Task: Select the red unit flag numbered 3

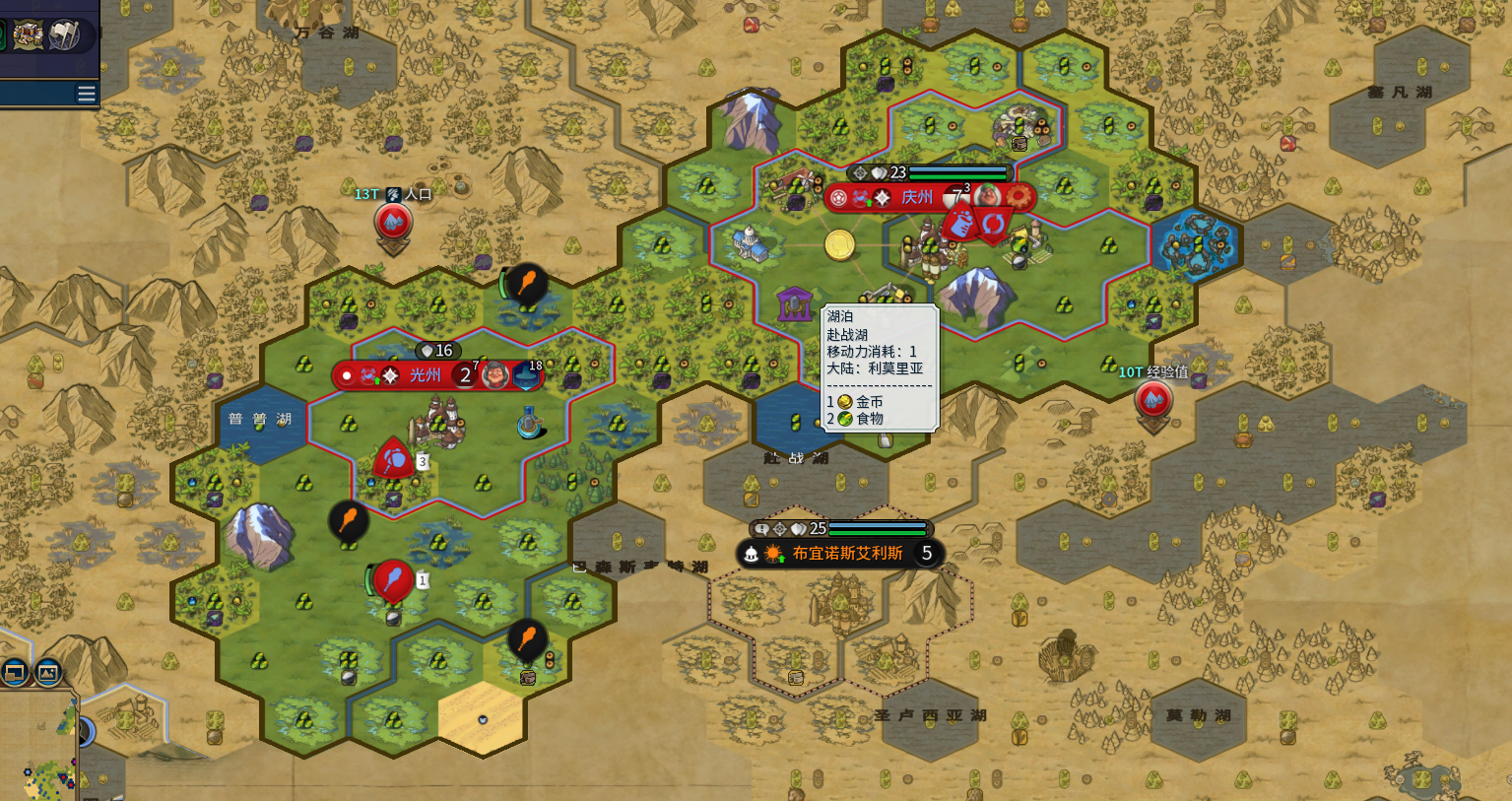Action: (x=394, y=460)
